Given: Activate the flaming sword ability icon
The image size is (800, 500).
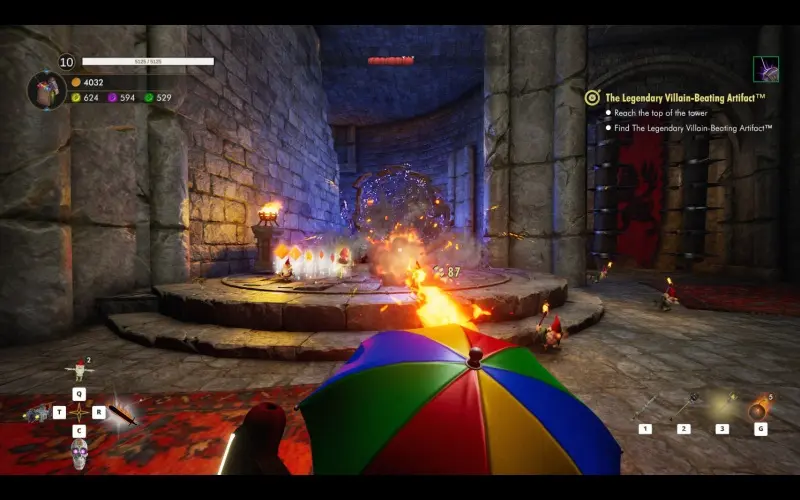Looking at the screenshot, I should (x=123, y=412).
